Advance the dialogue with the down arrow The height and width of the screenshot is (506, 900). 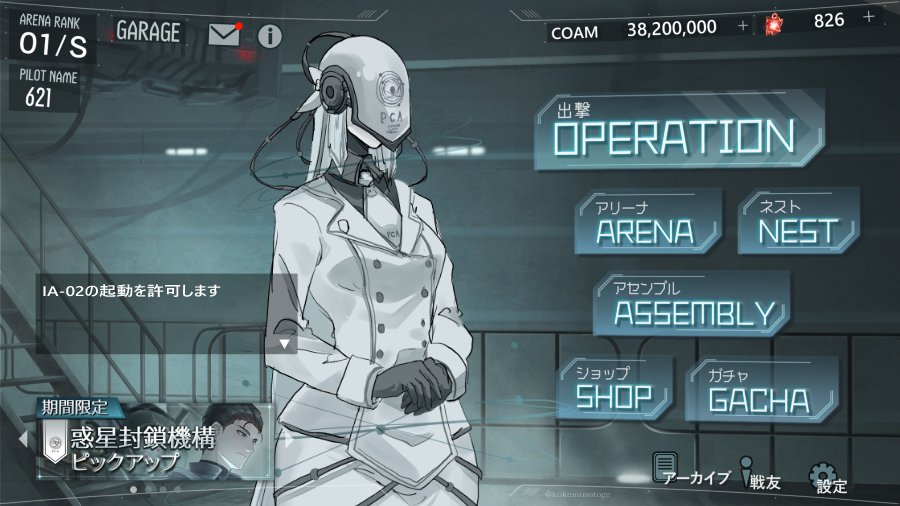[x=285, y=343]
